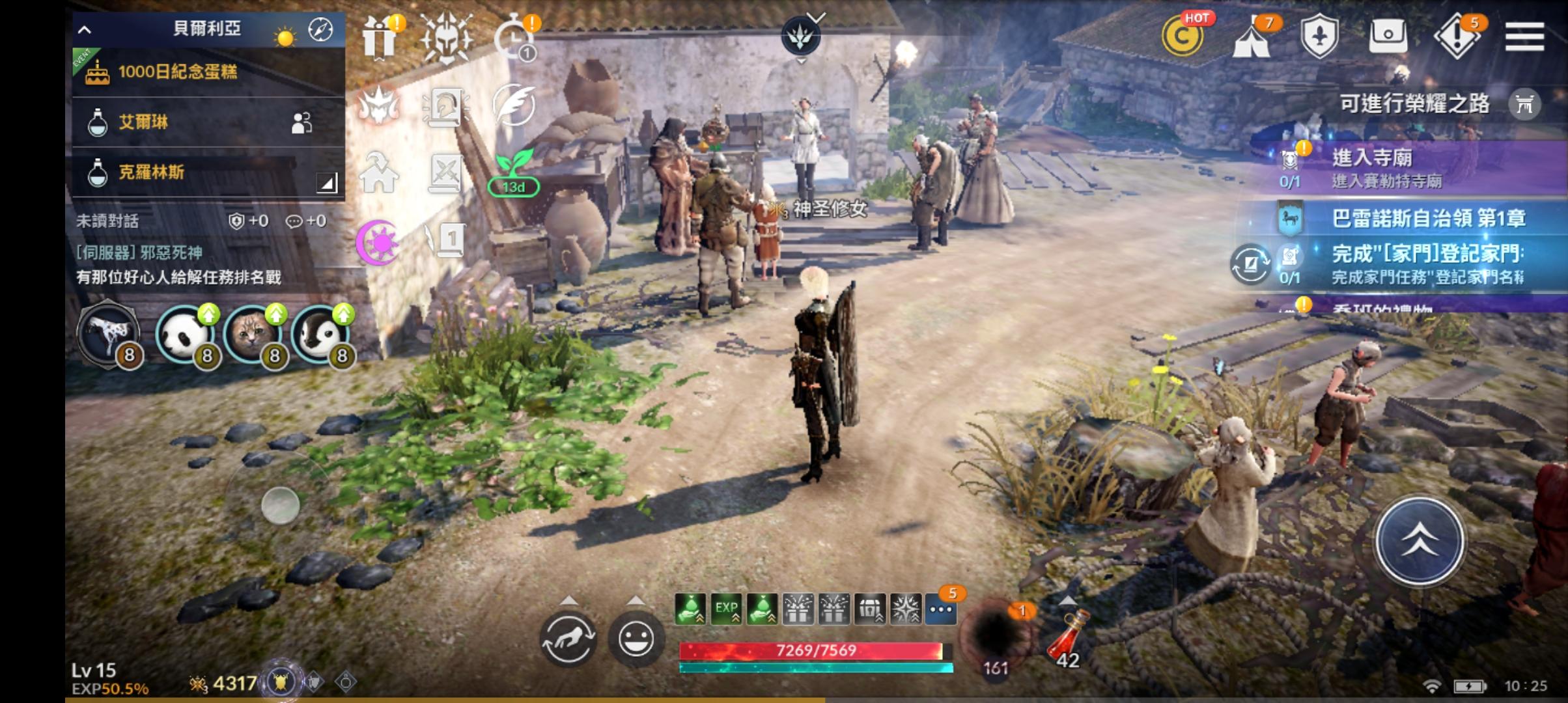Screen dimensions: 1568x703
Task: Open the camp tent icon
Action: click(x=1252, y=39)
